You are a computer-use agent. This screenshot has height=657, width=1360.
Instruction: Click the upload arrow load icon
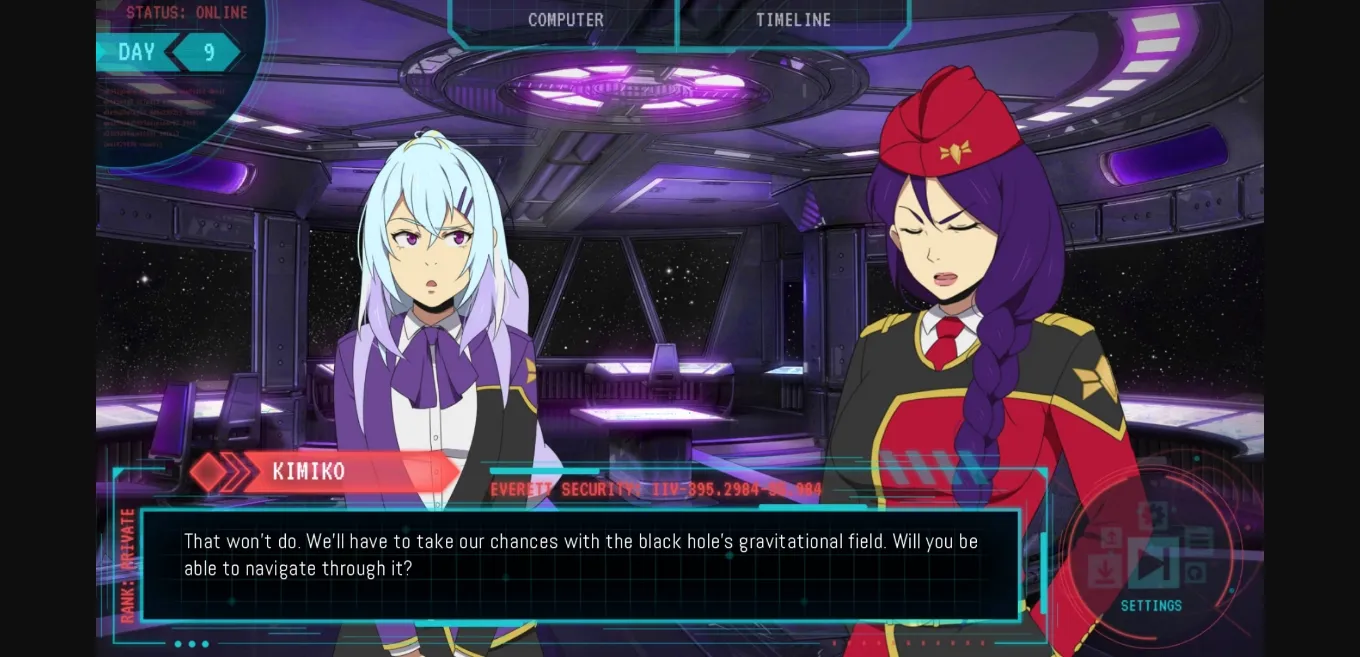[1110, 538]
